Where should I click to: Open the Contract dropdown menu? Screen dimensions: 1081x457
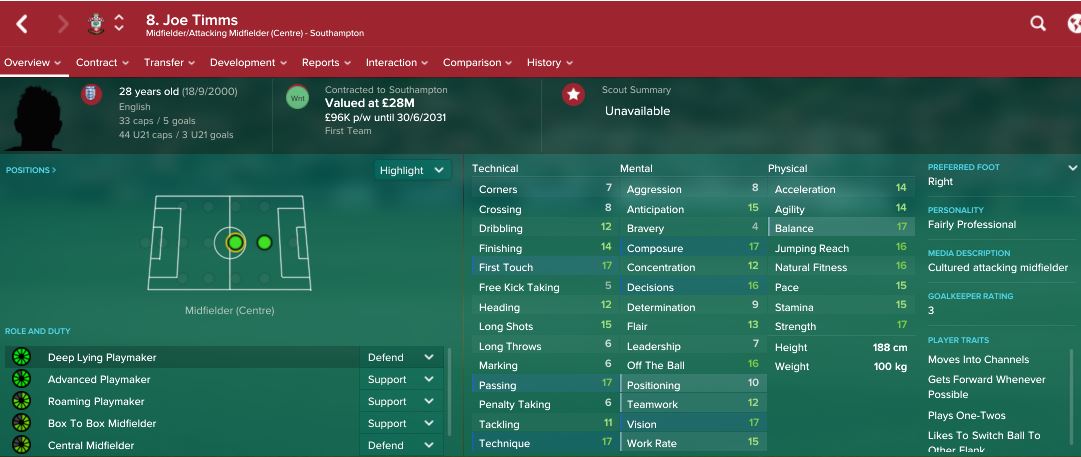coord(102,62)
